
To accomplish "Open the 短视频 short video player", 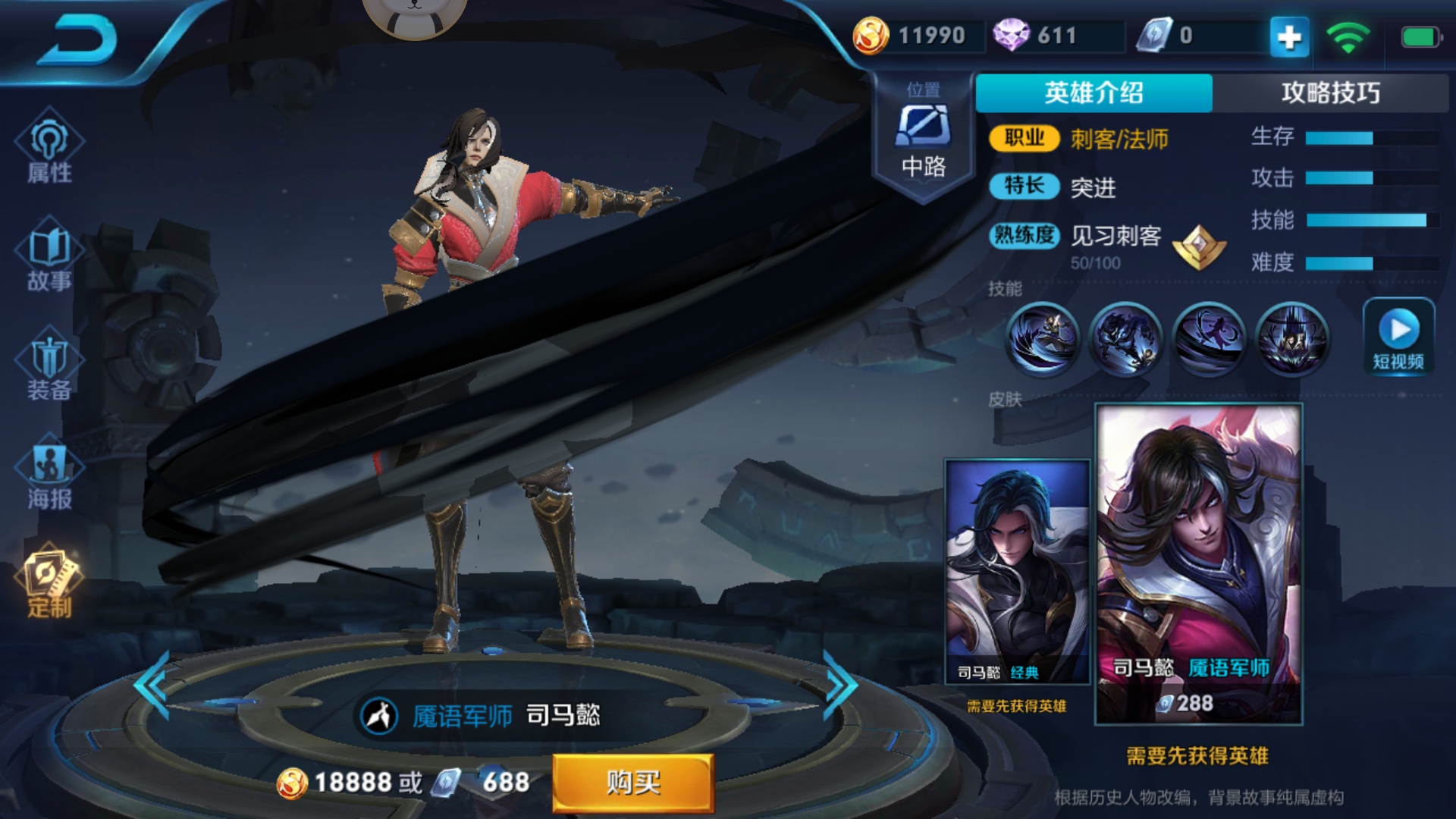I will click(x=1399, y=335).
